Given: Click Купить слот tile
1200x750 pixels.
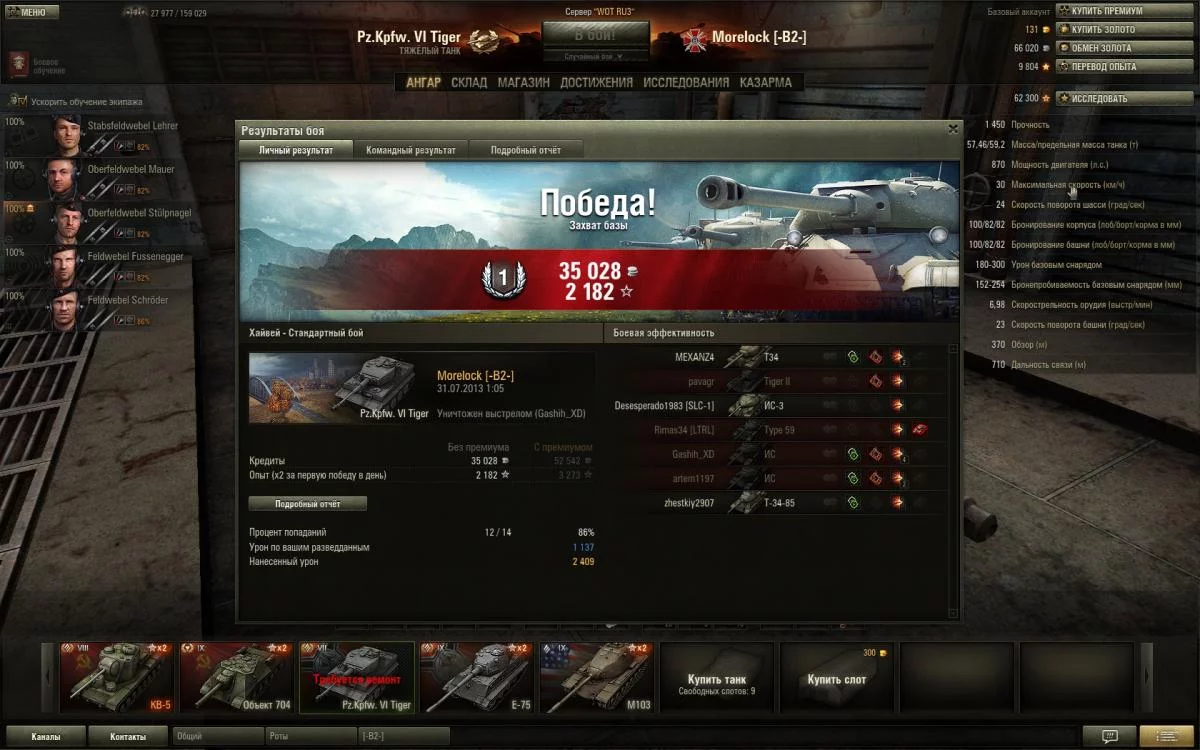Looking at the screenshot, I should tap(836, 677).
